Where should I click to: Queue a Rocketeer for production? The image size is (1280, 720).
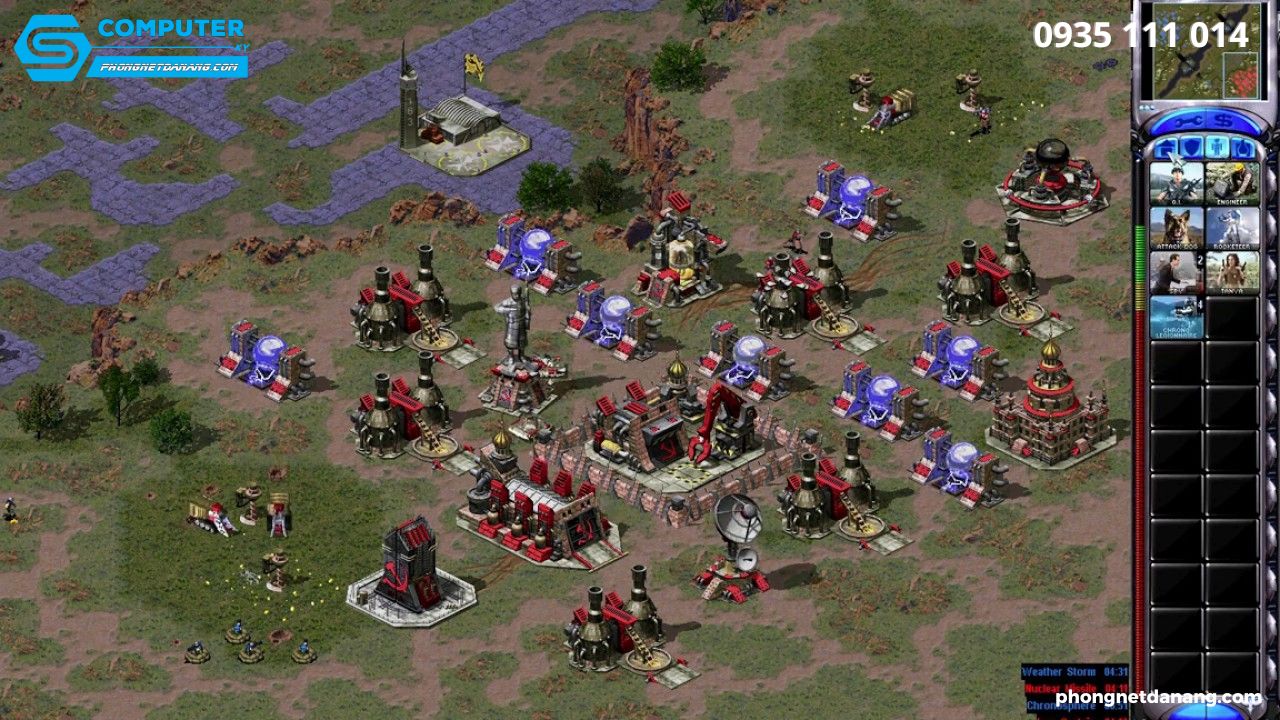[1231, 228]
